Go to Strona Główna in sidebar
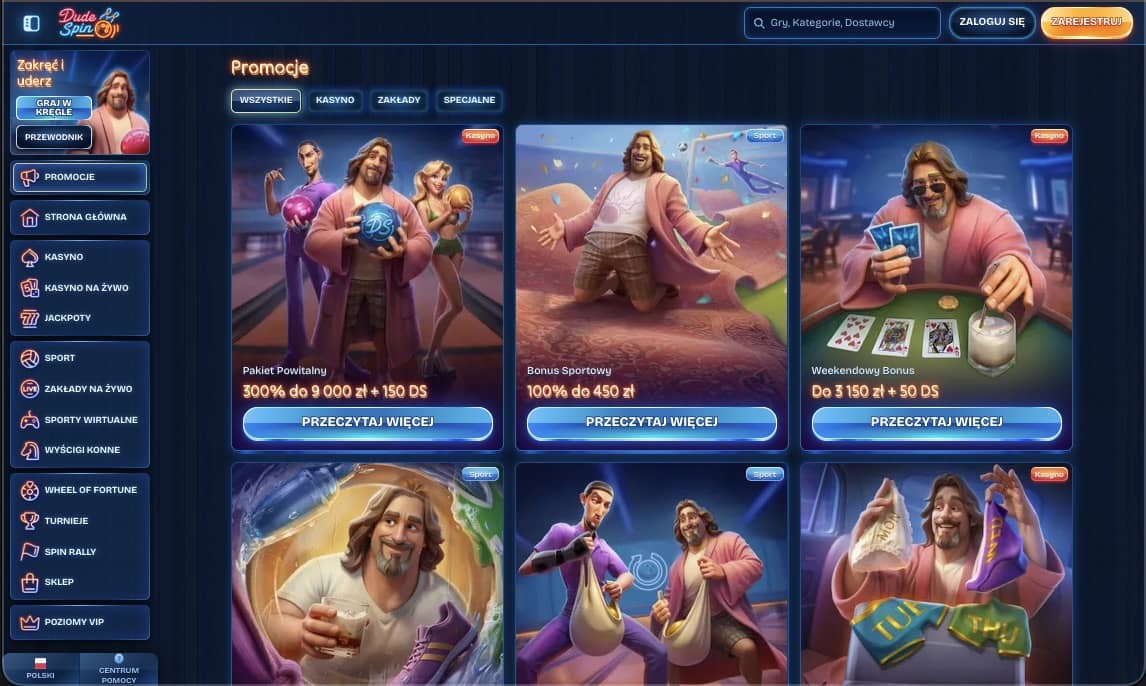 pyautogui.click(x=80, y=217)
